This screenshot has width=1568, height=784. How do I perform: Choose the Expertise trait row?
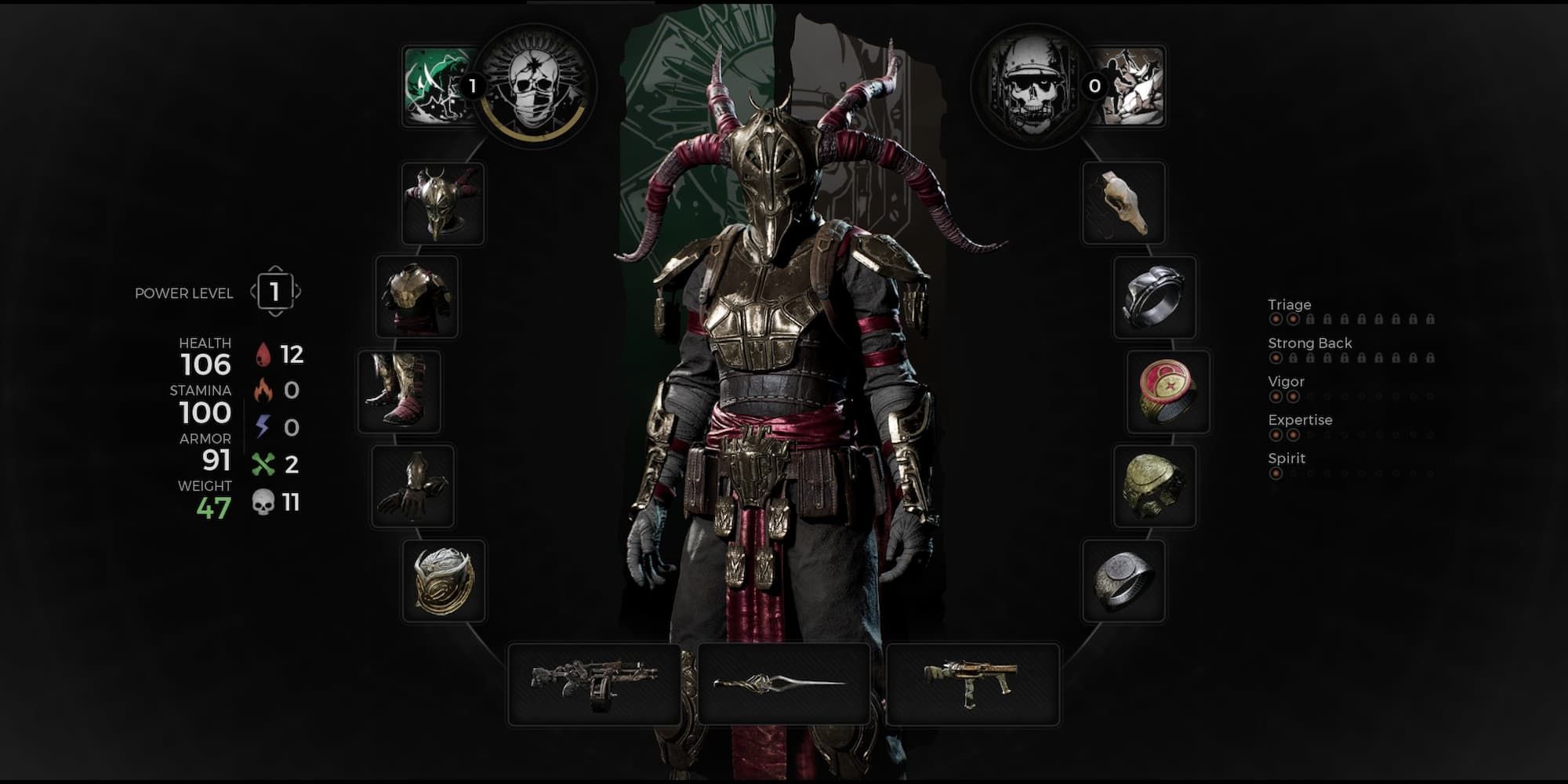[1300, 420]
